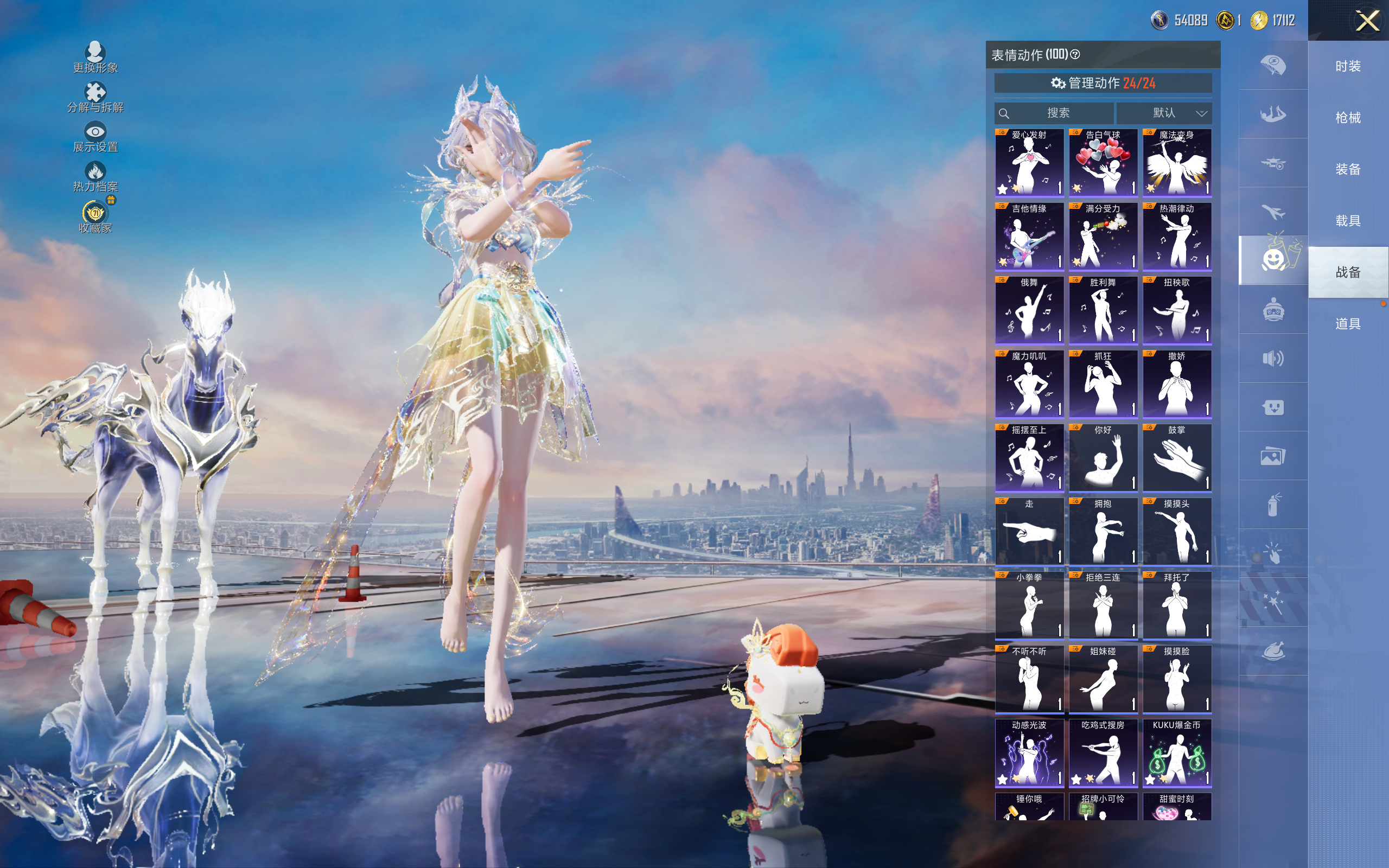Click the 管理动作 manage emotes button

coord(1103,83)
